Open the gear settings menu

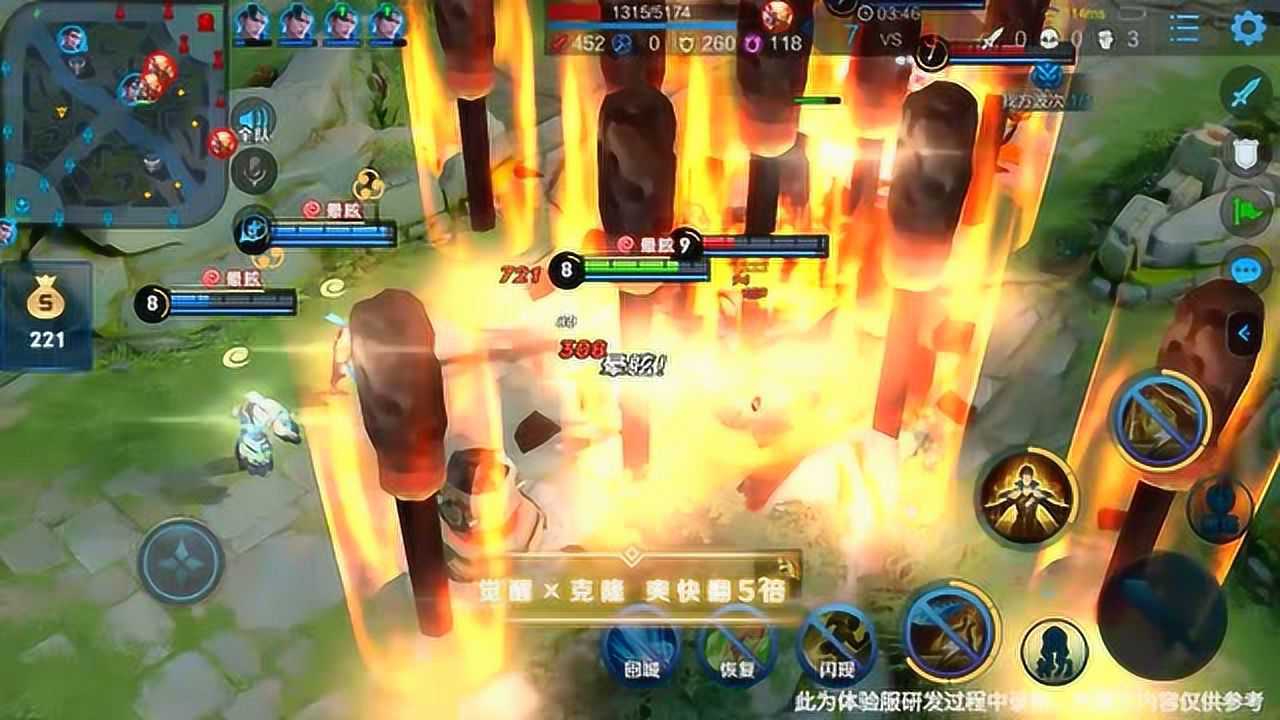(x=1247, y=27)
